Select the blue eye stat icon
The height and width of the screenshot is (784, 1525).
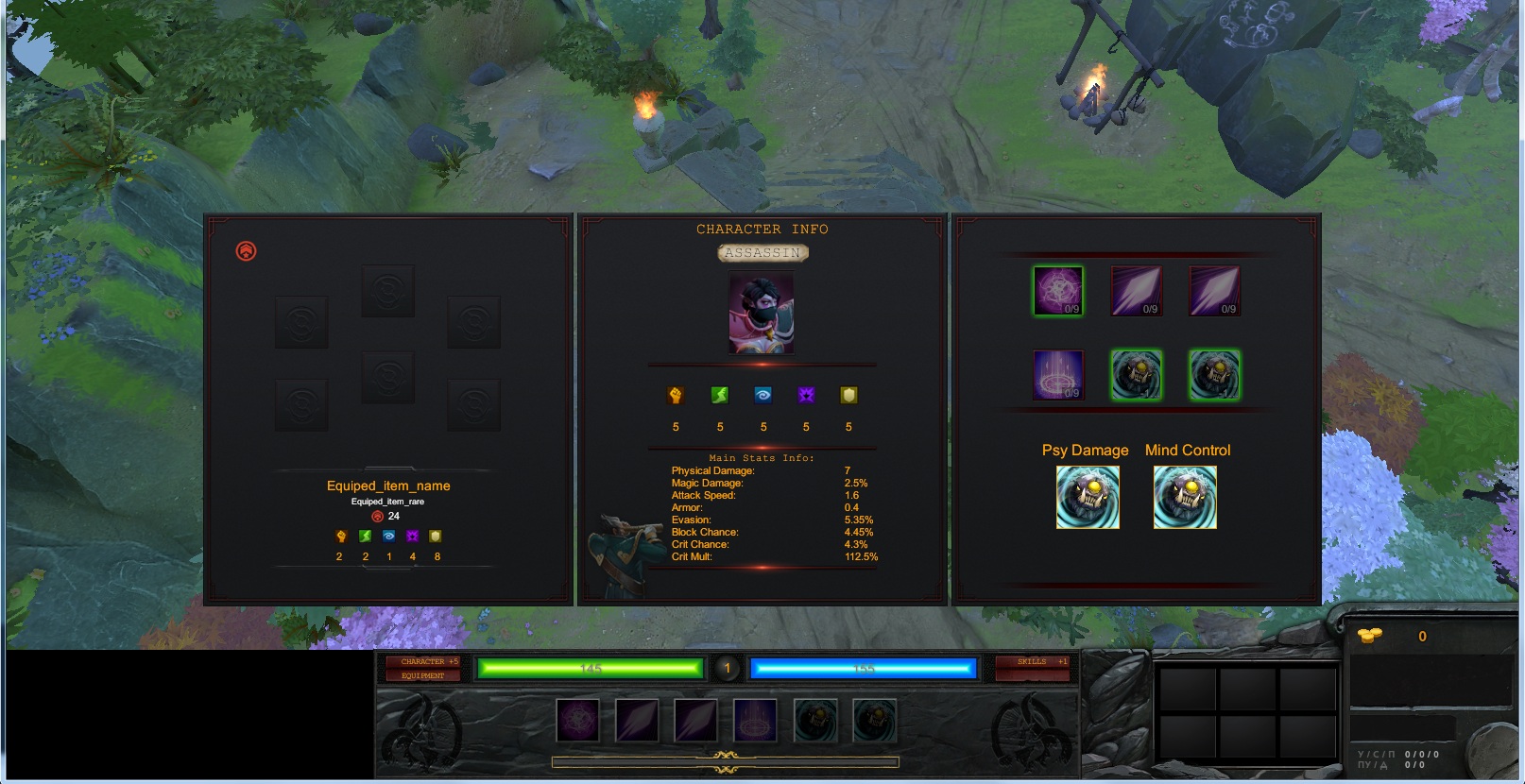pos(763,396)
